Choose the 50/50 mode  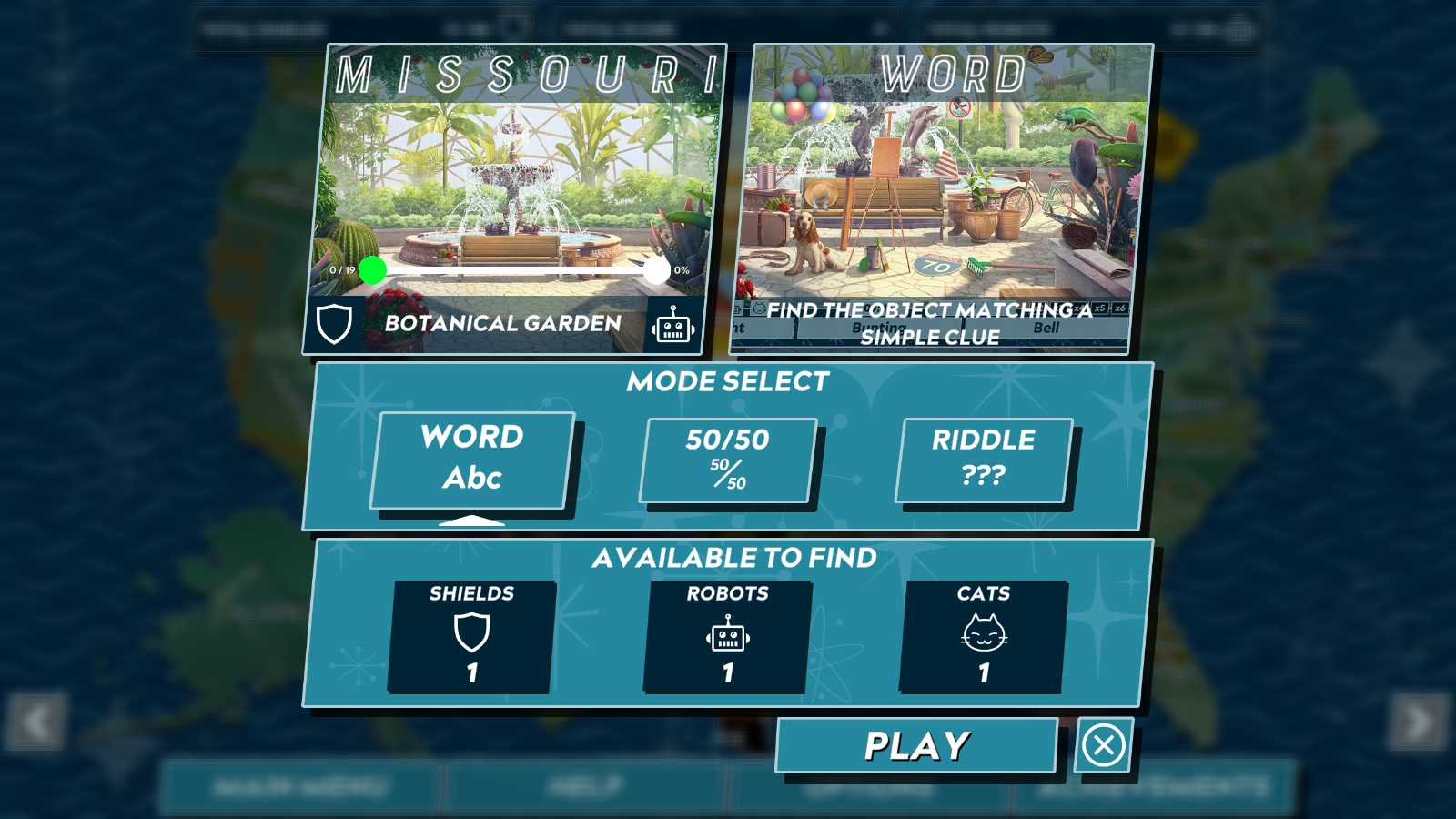(728, 460)
